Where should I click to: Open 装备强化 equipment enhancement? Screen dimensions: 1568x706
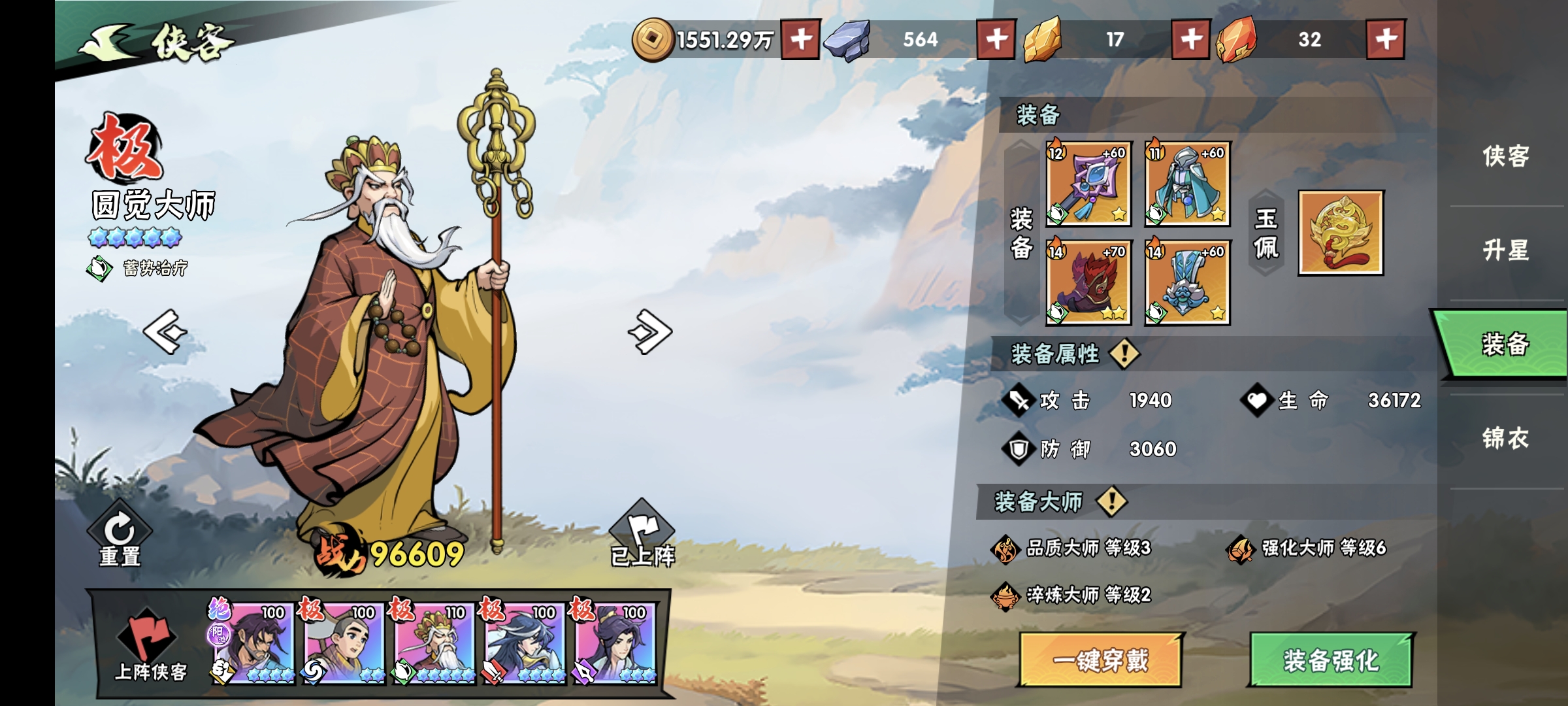point(1331,660)
